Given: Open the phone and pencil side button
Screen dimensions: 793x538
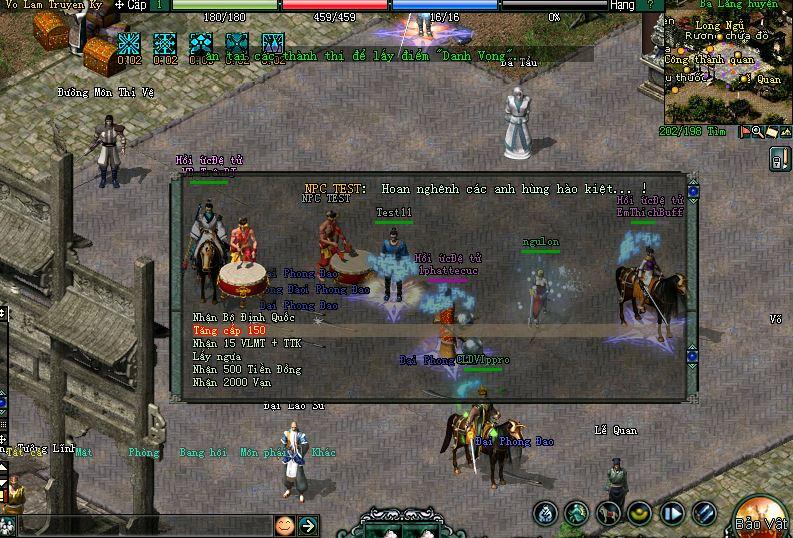Looking at the screenshot, I should click(x=778, y=158).
